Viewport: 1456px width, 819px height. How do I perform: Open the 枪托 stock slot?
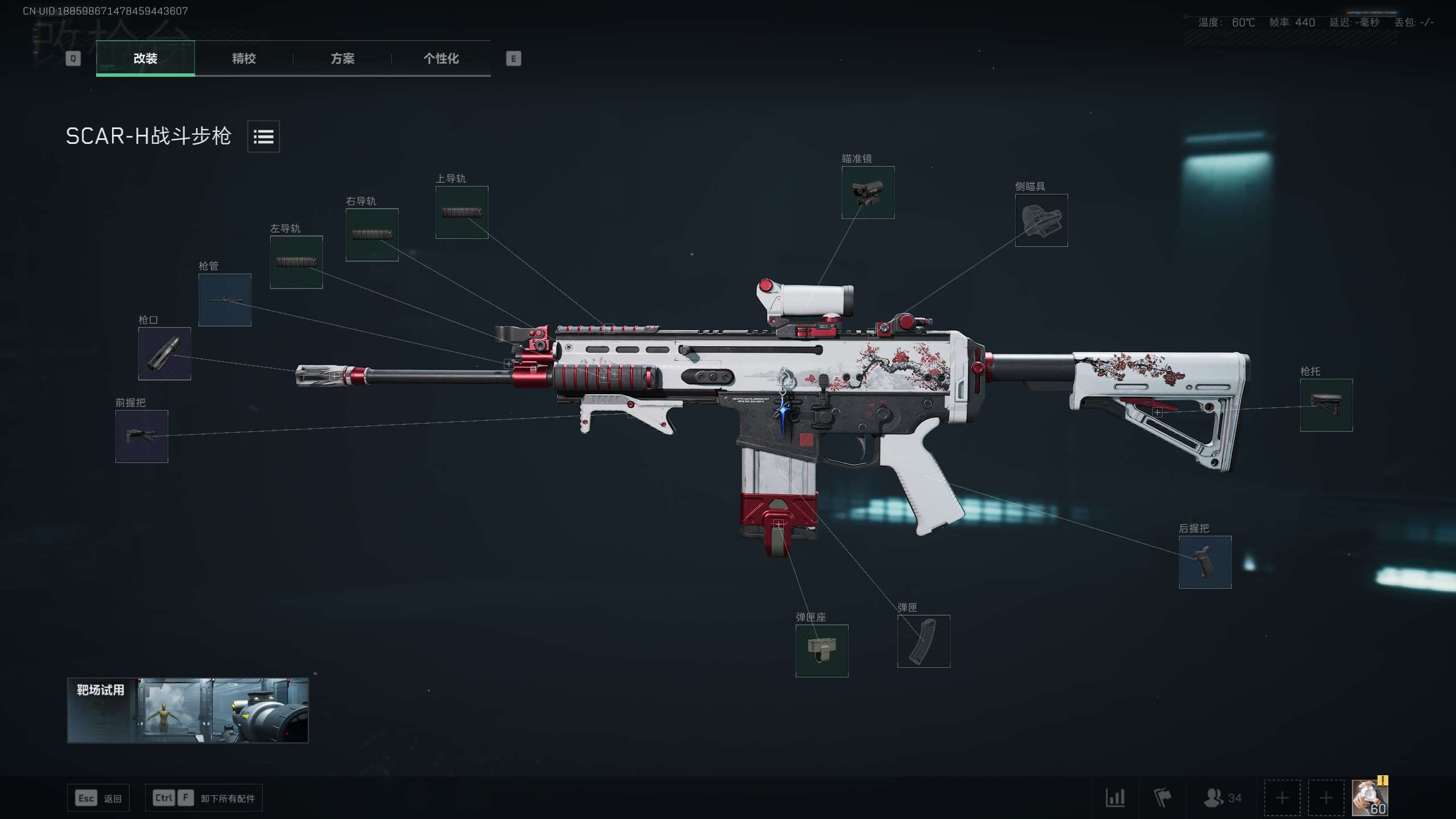click(x=1326, y=405)
